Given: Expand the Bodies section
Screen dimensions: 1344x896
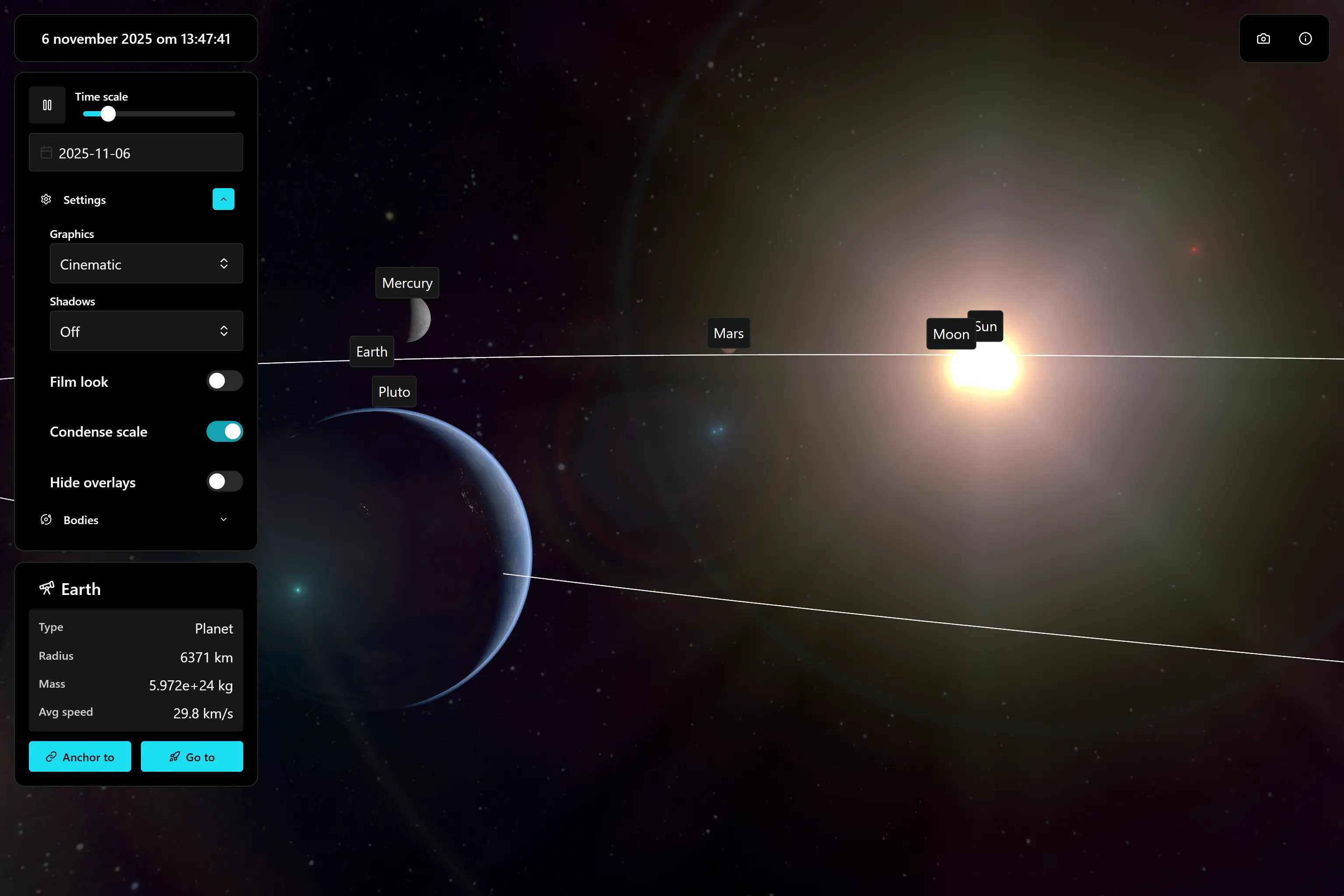Looking at the screenshot, I should tap(223, 519).
